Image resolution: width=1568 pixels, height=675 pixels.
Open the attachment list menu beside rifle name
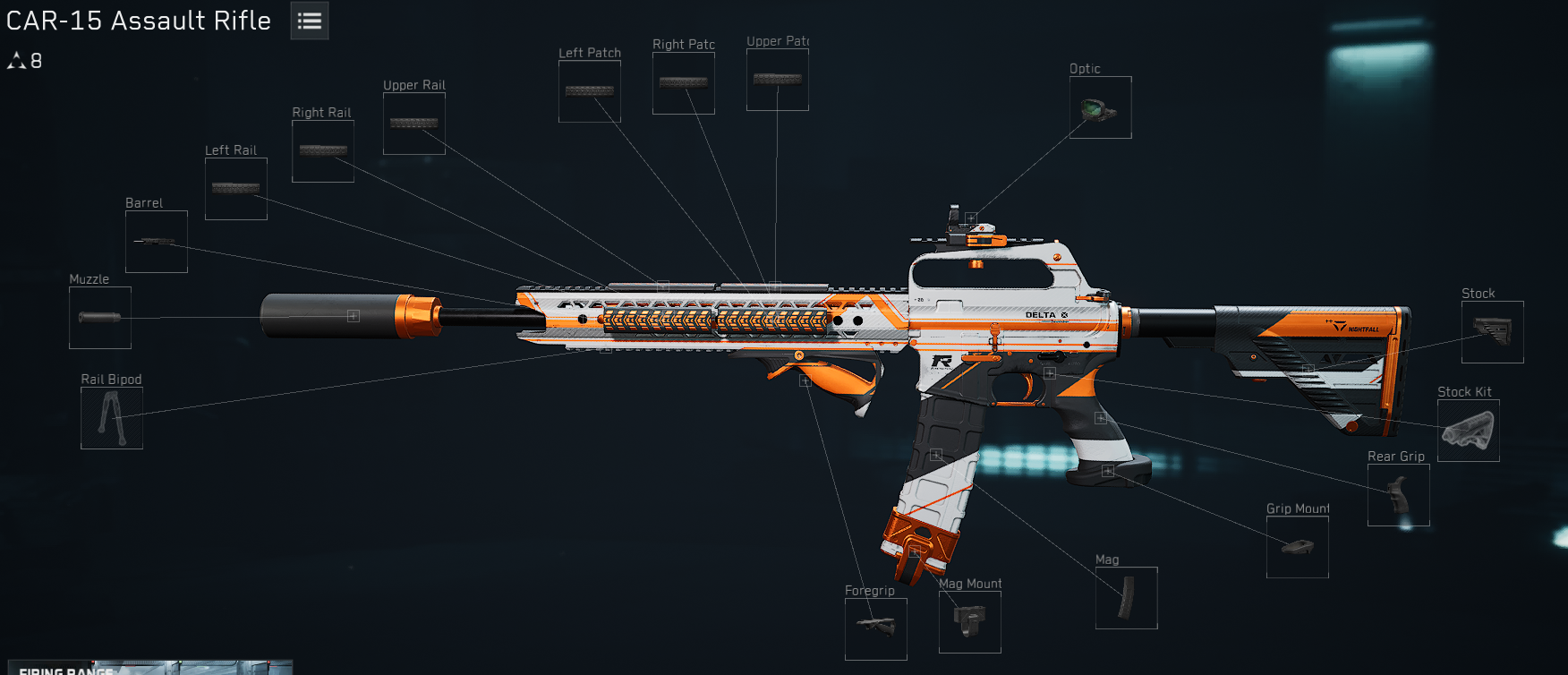(x=308, y=20)
